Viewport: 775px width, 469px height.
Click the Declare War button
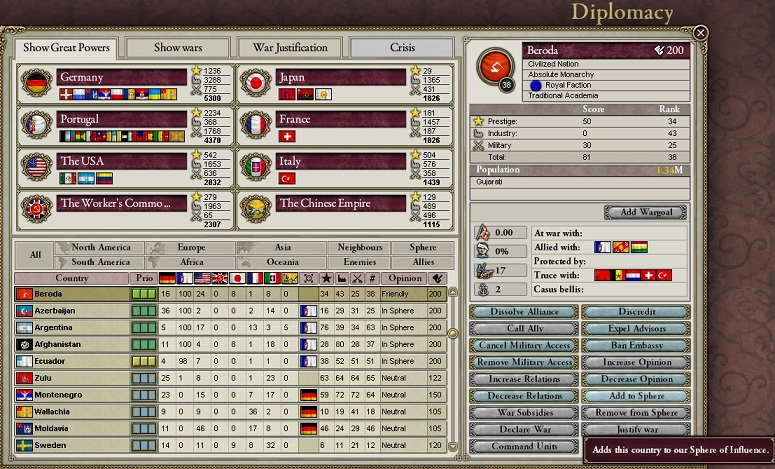click(524, 430)
